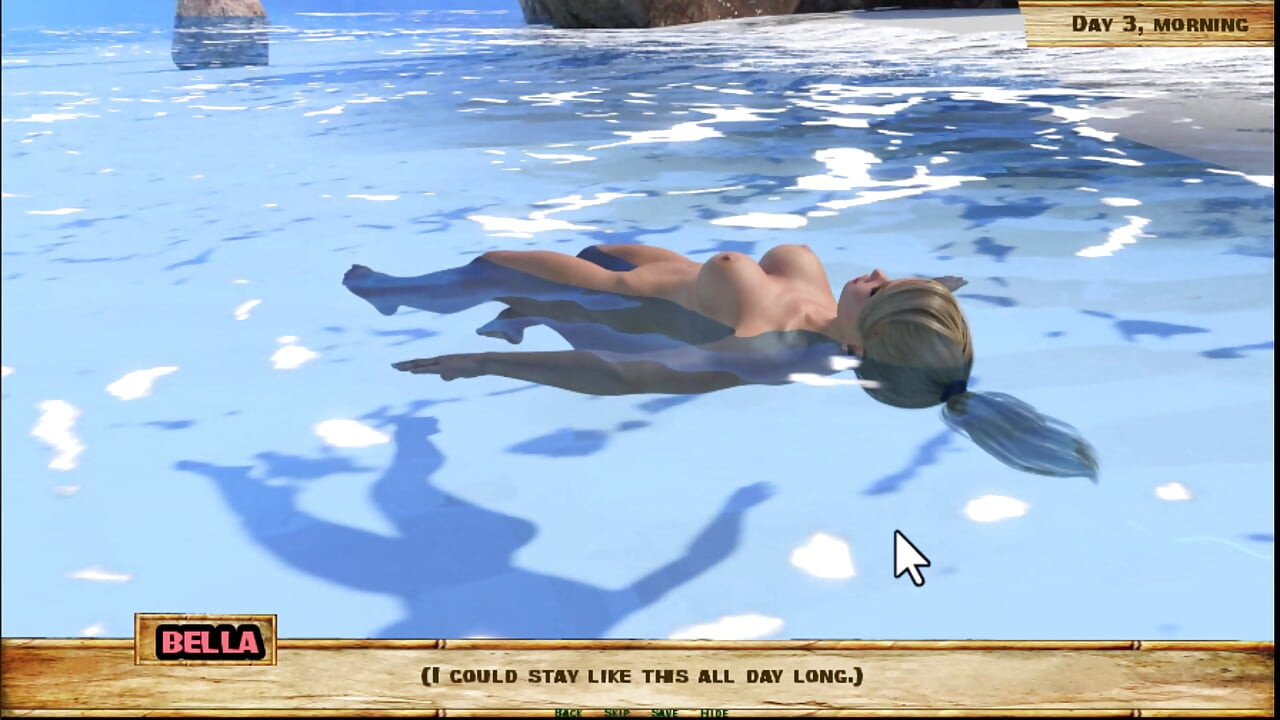Select HIDE to conceal the dialogue box
The height and width of the screenshot is (720, 1280).
715,713
